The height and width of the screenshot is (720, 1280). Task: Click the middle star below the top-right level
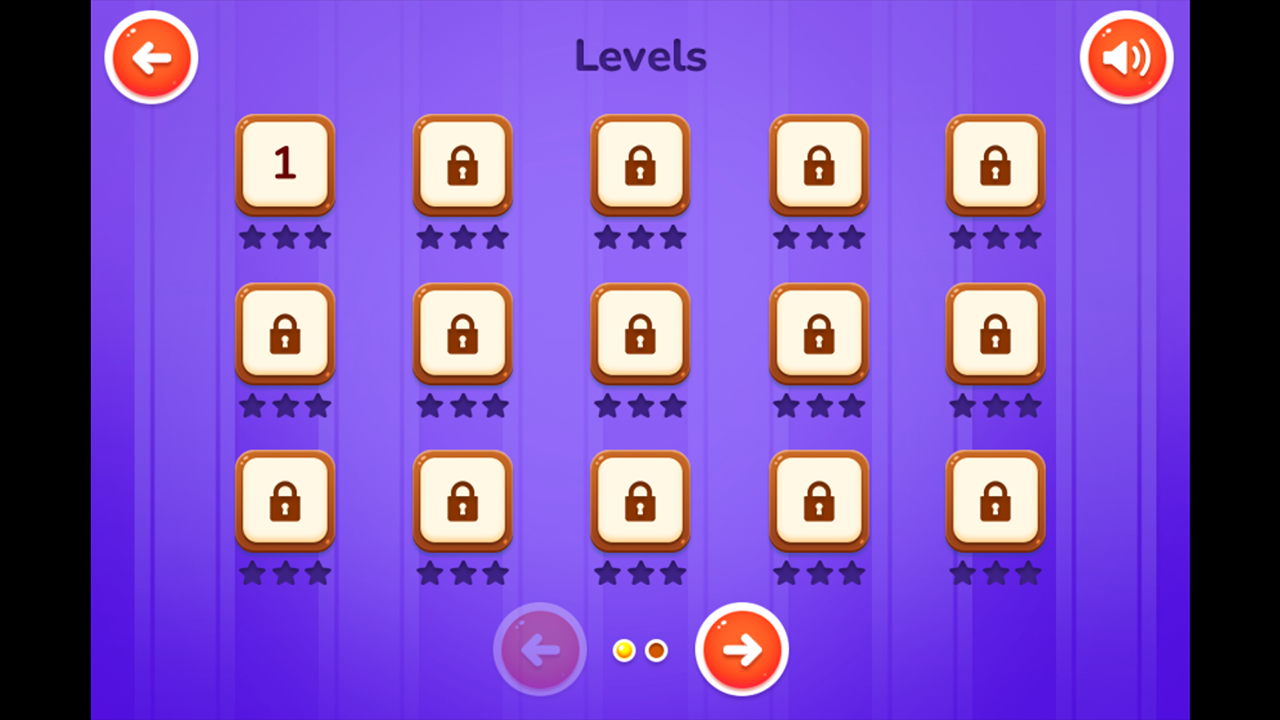pos(996,236)
